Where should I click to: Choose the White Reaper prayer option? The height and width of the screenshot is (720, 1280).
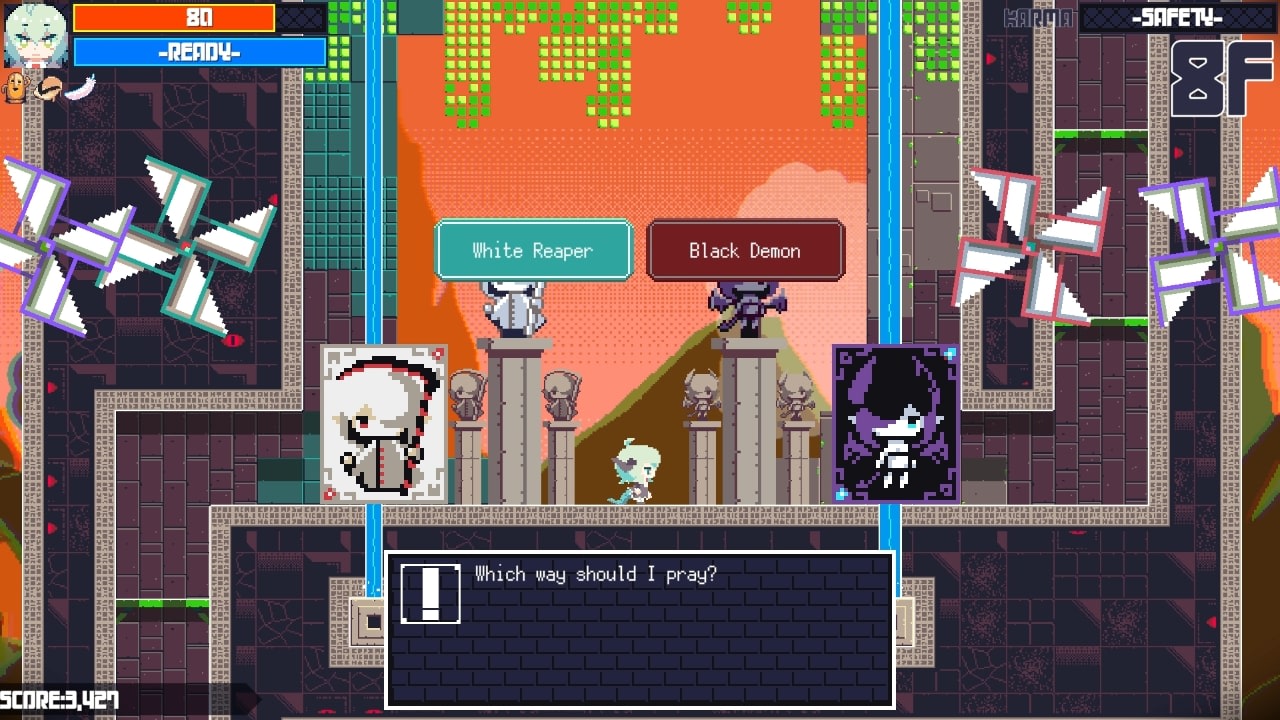point(533,250)
